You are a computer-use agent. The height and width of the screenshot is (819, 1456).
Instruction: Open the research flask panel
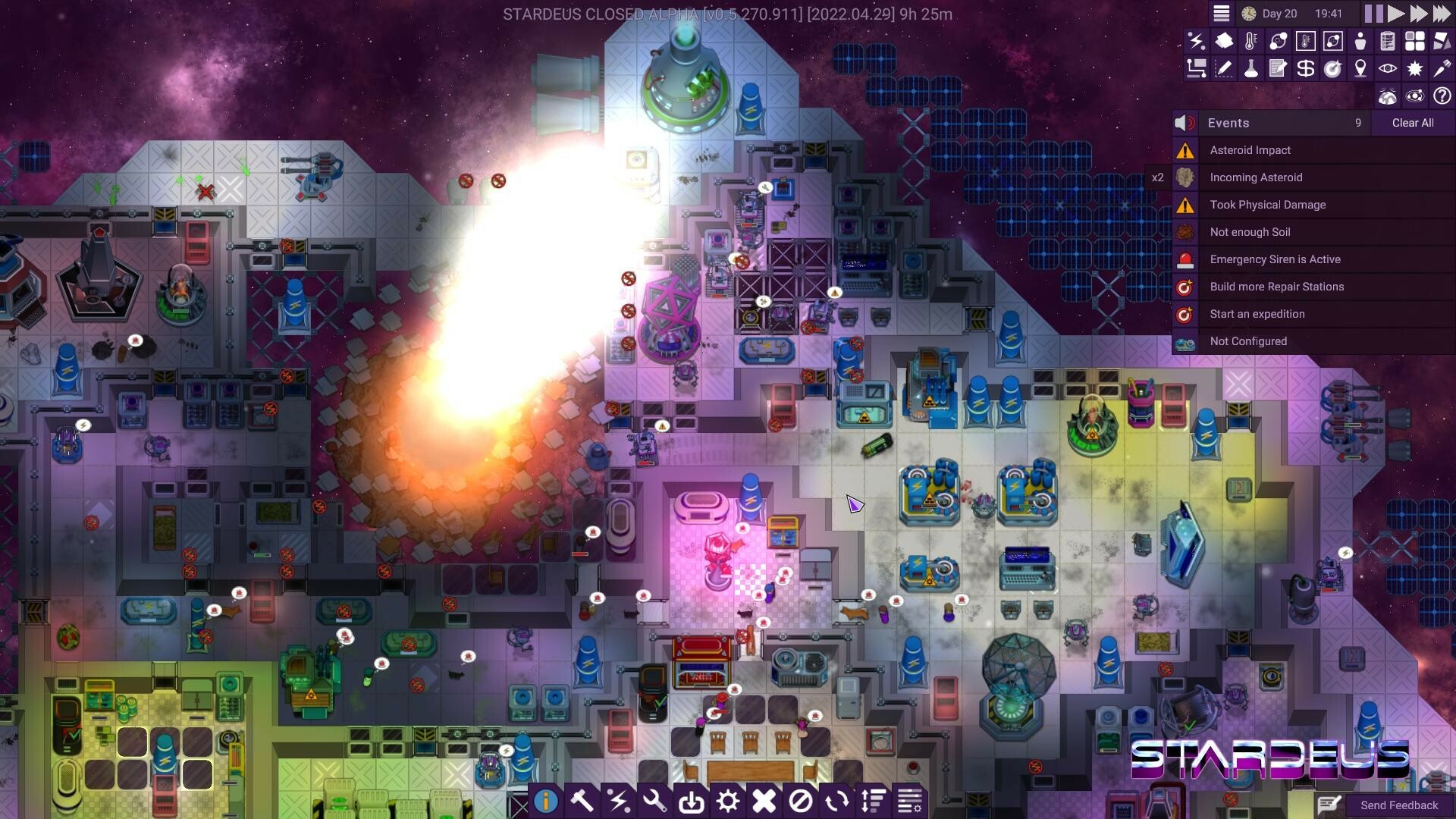point(1251,68)
